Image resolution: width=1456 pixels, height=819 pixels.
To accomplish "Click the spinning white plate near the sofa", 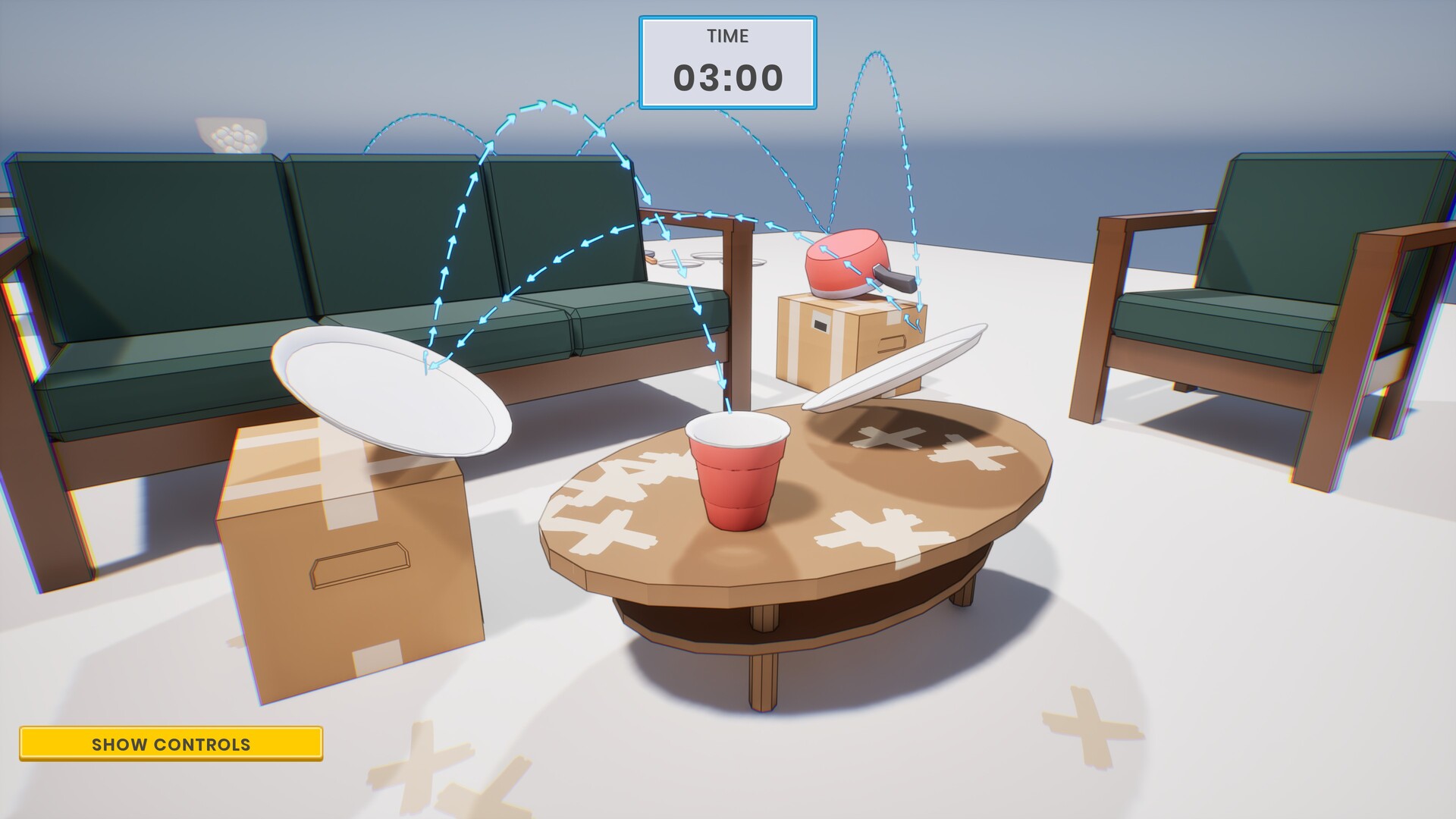I will [394, 394].
